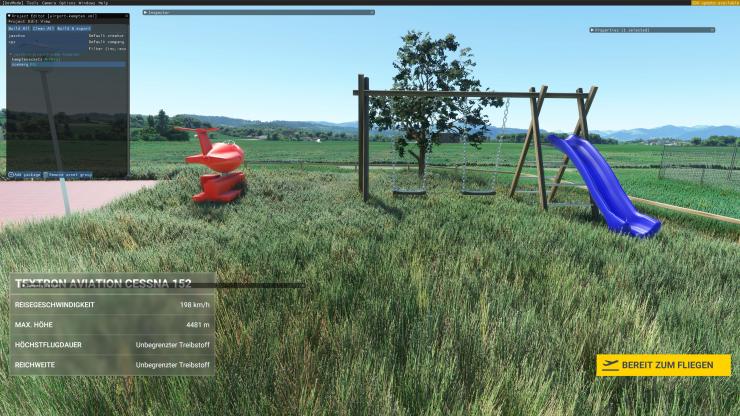Add a package to the project
The width and height of the screenshot is (740, 416).
[25, 174]
